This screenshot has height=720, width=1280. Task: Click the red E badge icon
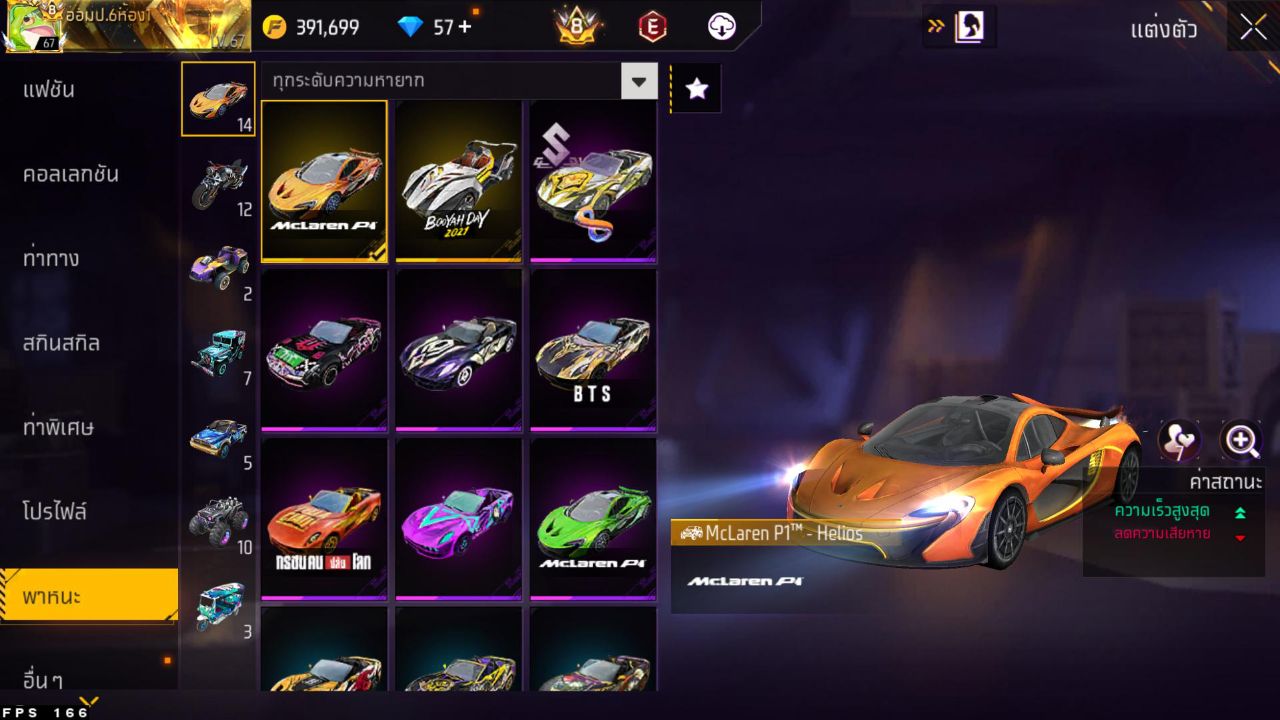coord(651,27)
